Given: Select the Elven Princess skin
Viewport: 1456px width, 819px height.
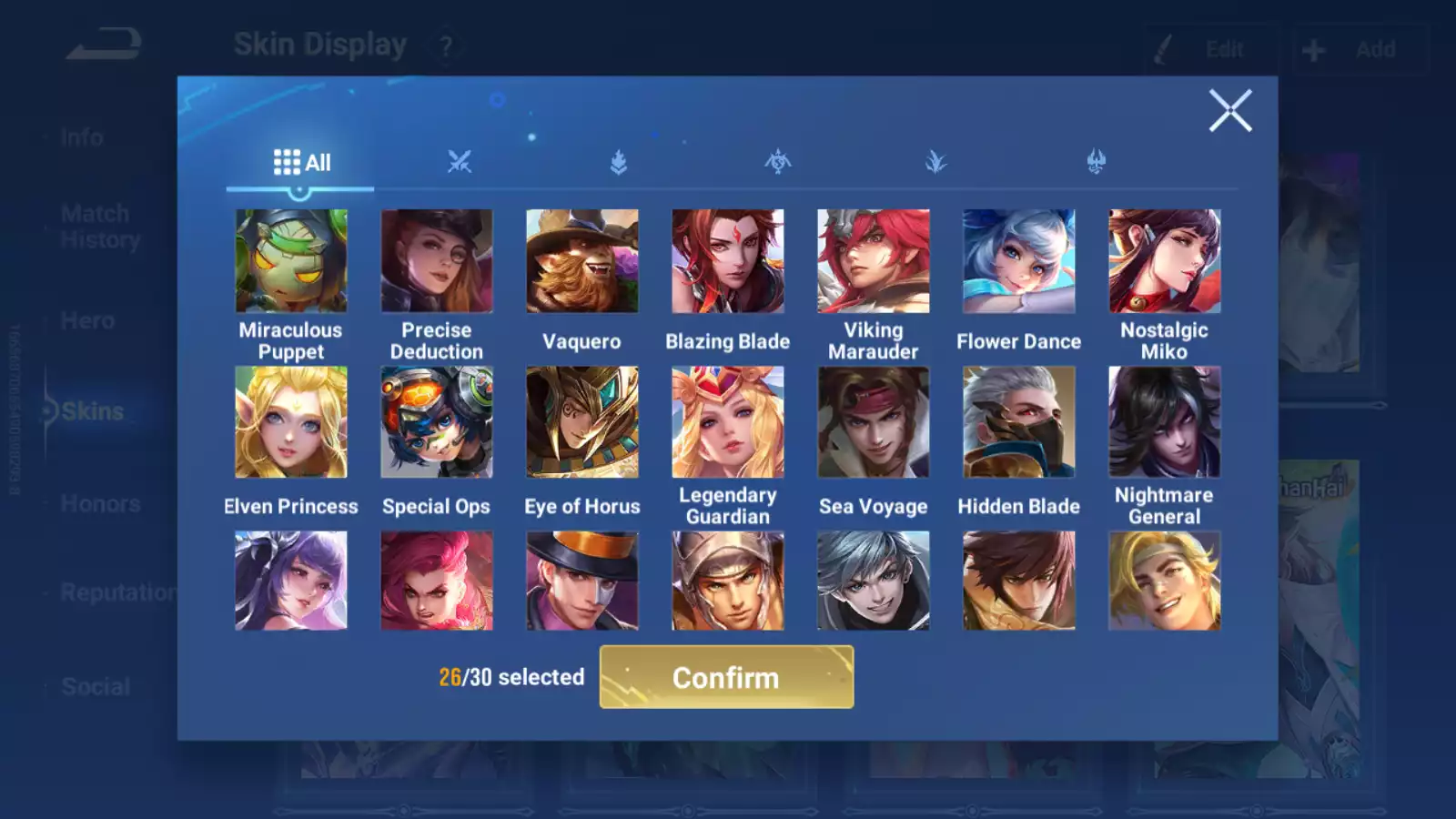Looking at the screenshot, I should [291, 422].
